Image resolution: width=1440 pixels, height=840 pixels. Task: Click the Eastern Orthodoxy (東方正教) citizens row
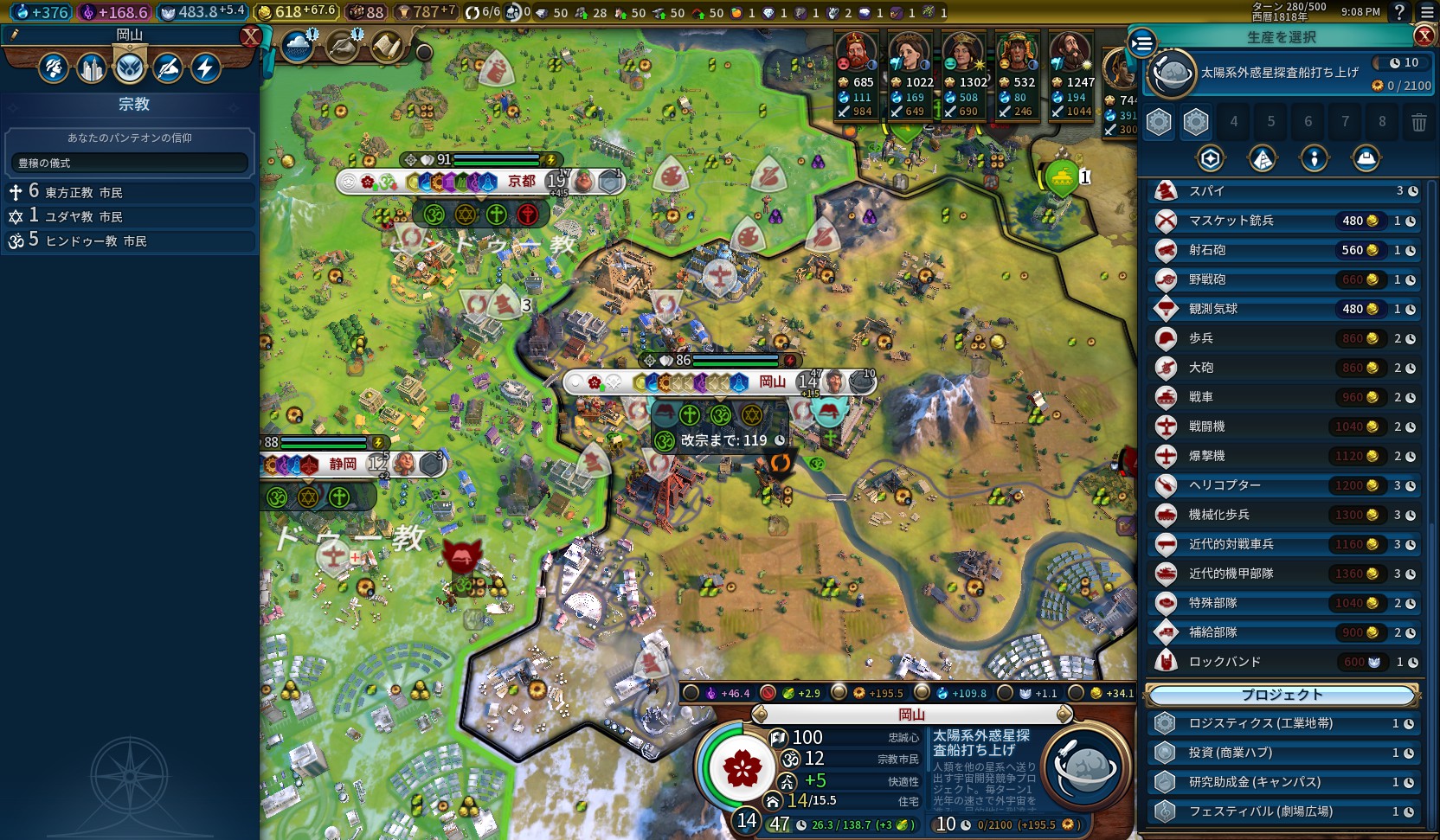point(130,192)
